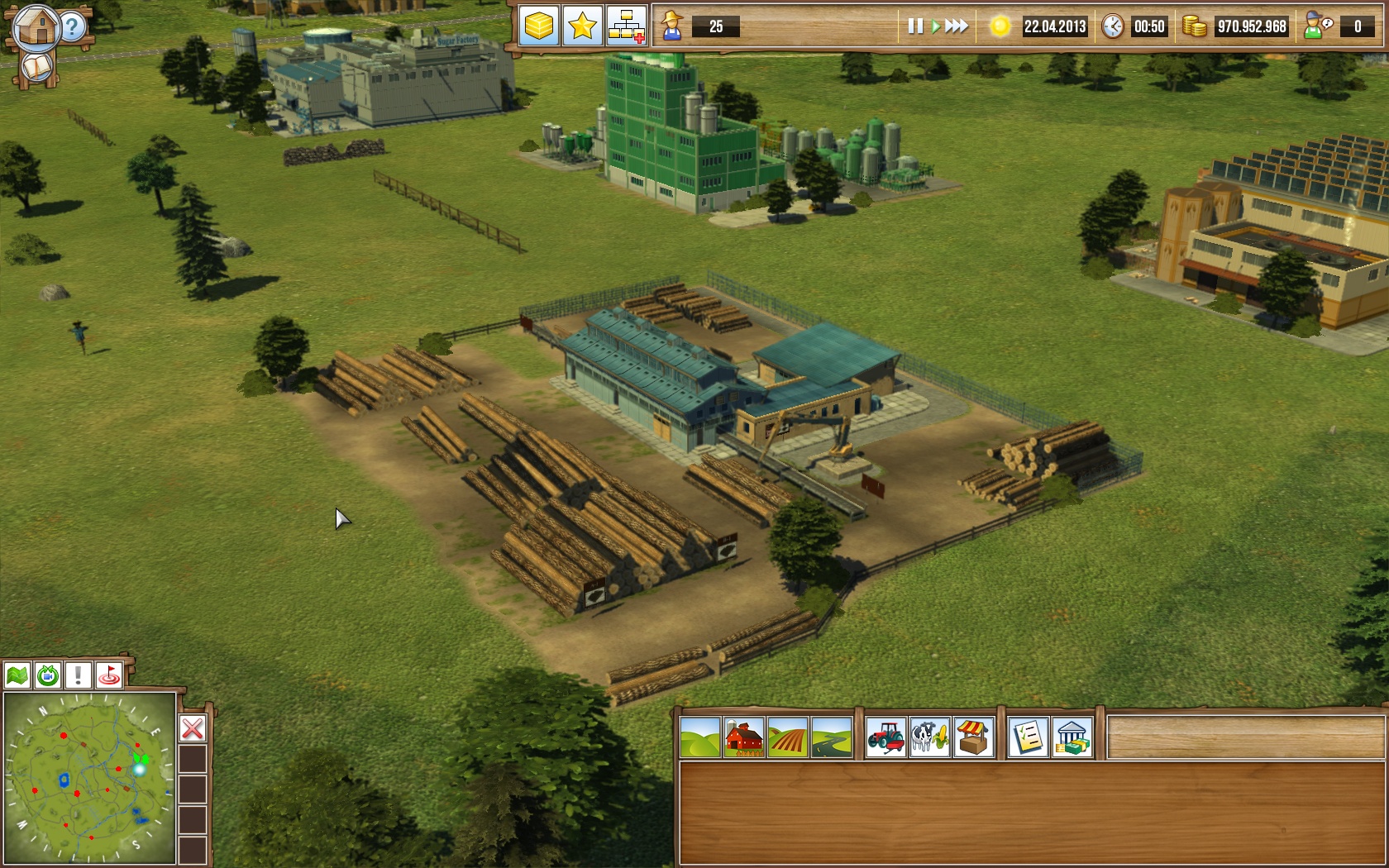Viewport: 1389px width, 868px height.
Task: Open the road building category
Action: 831,737
